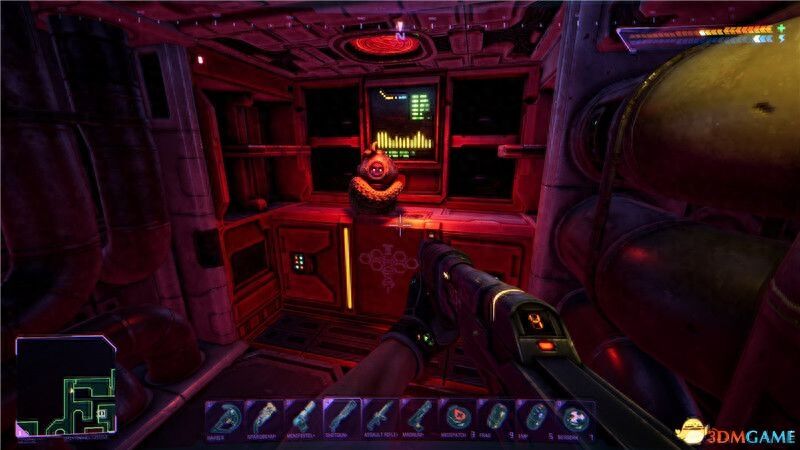The width and height of the screenshot is (800, 450).
Task: Equip the Sparqbeam weapon slot
Action: pyautogui.click(x=263, y=416)
